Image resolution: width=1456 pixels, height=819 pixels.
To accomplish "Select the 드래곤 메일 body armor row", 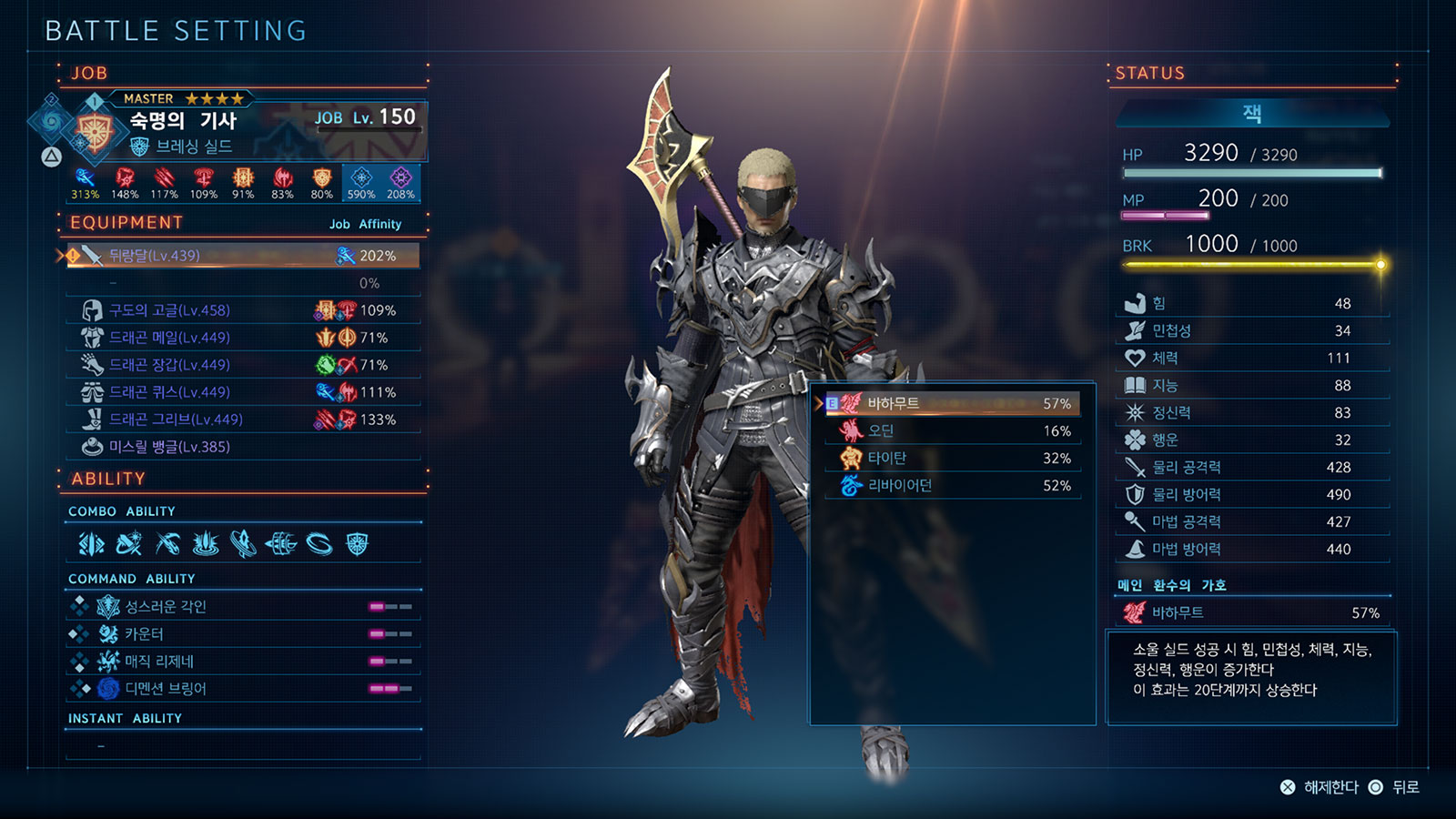I will [243, 338].
